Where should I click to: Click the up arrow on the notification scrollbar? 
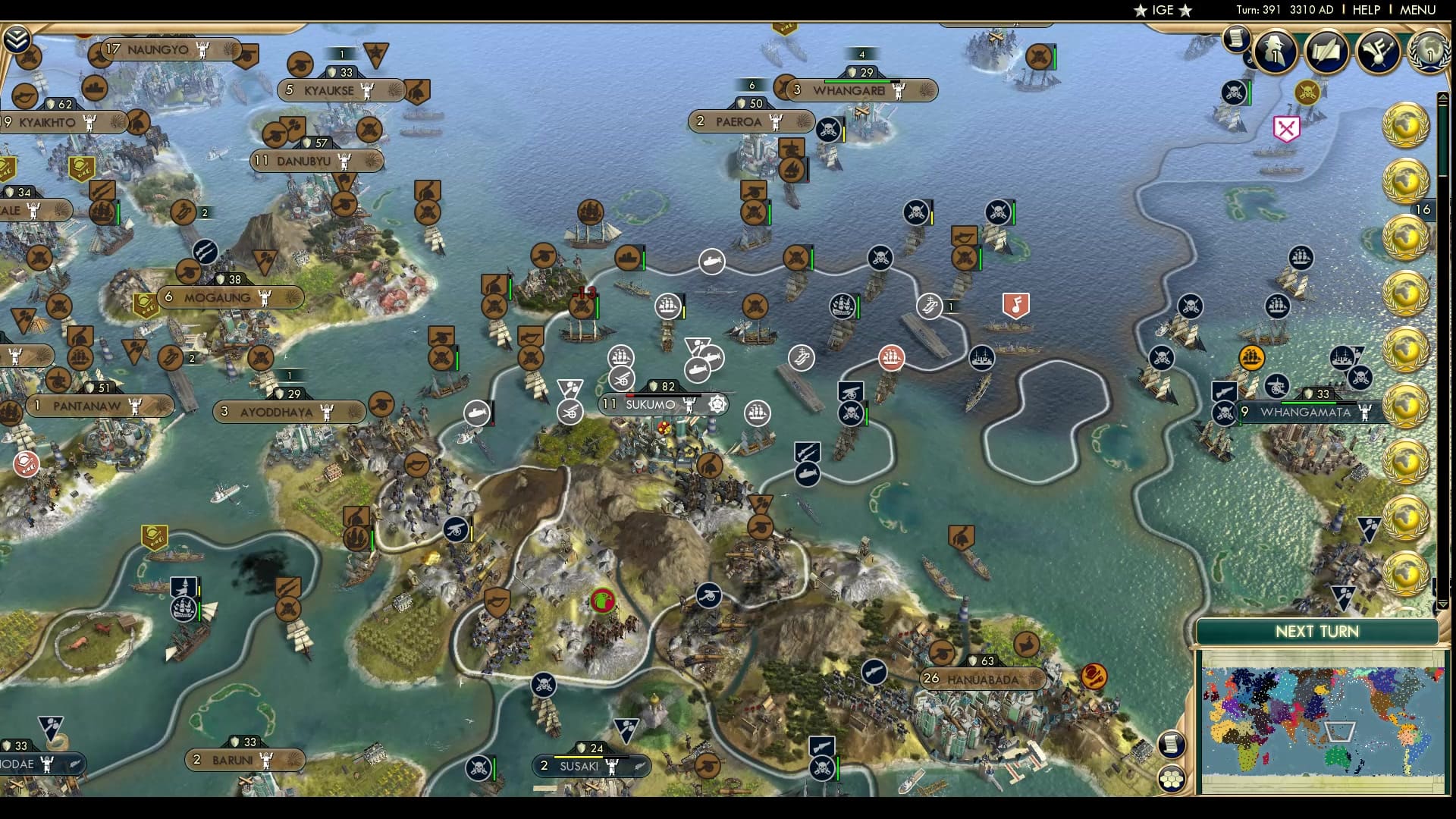coord(1444,96)
